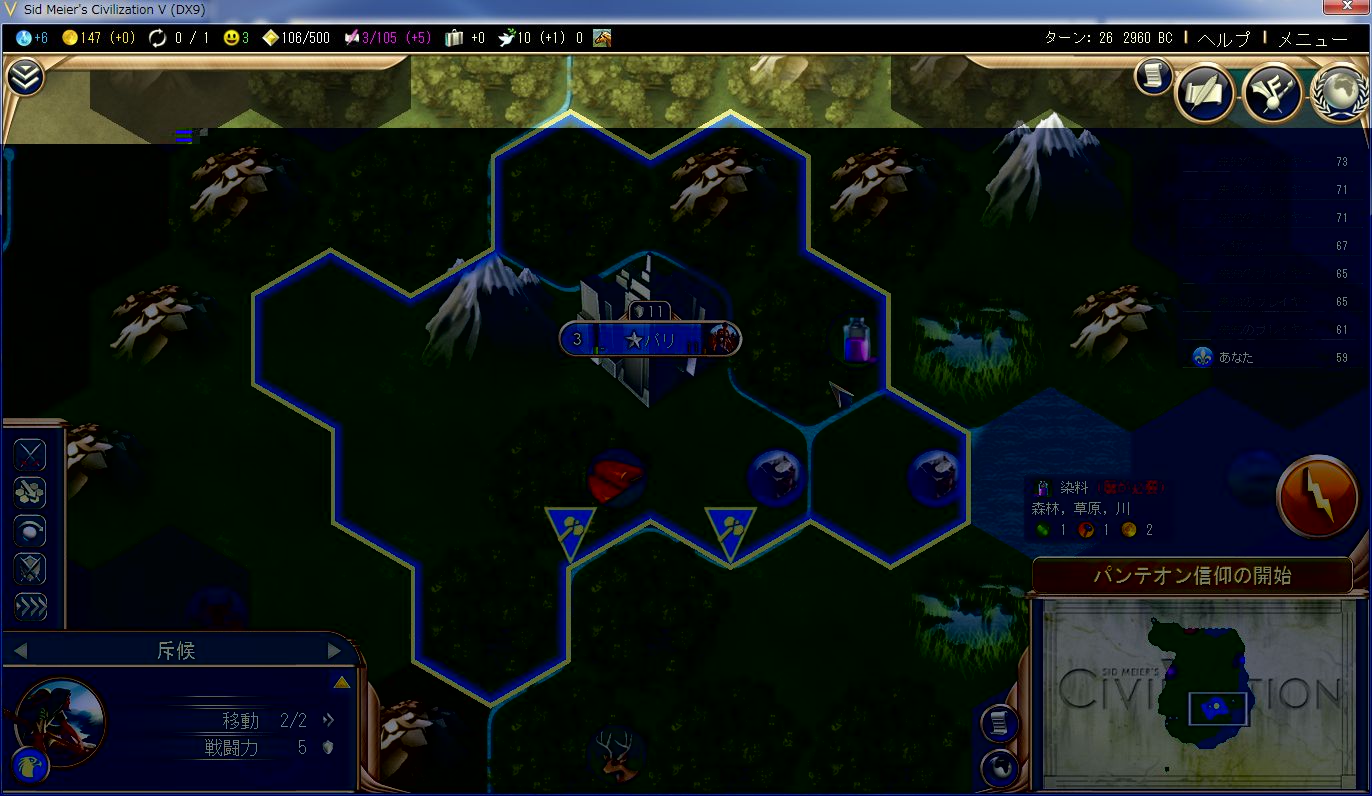Image resolution: width=1372 pixels, height=796 pixels.
Task: Open the ヘルプ (Help) menu
Action: (x=1223, y=39)
